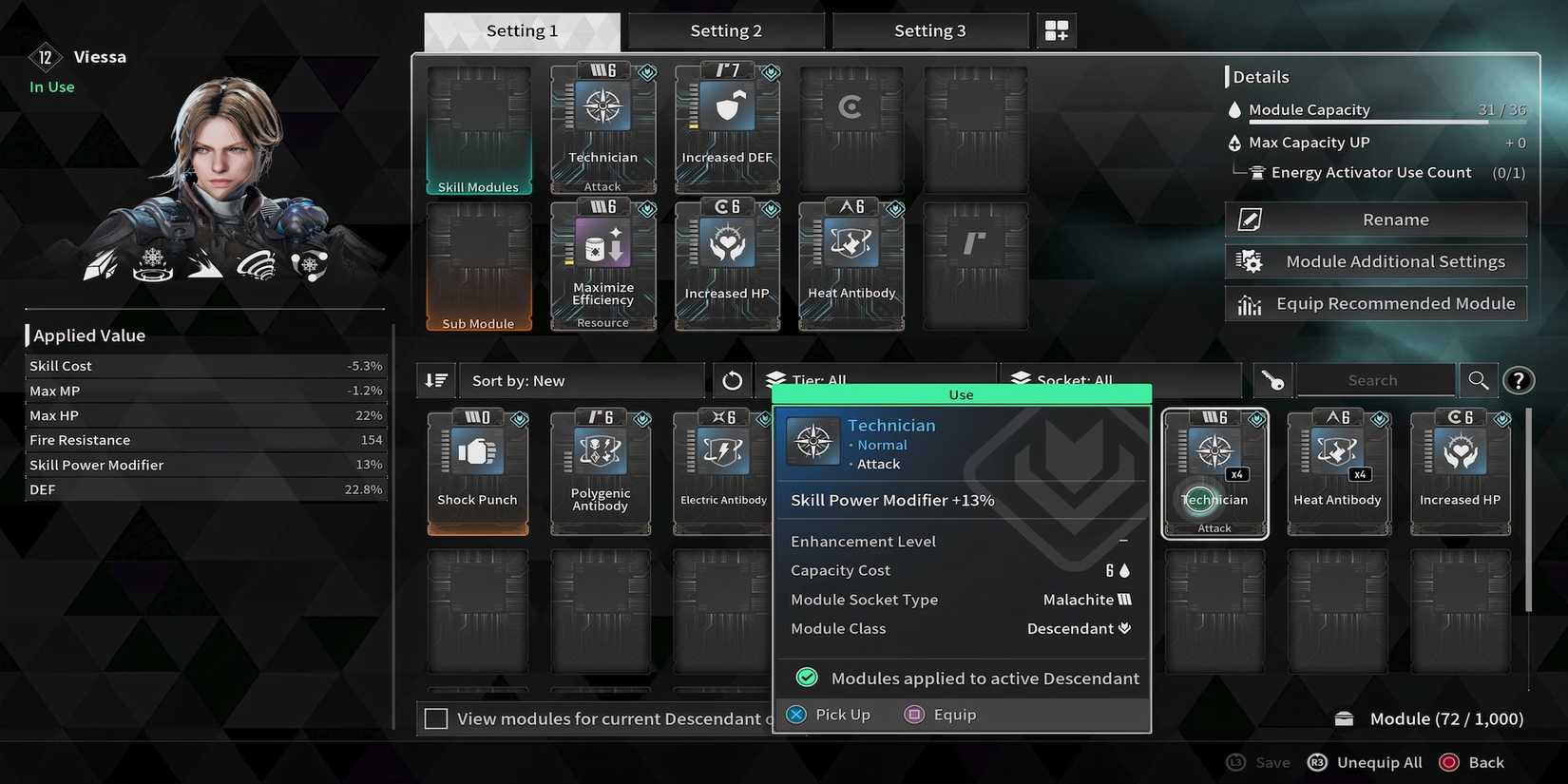Screen dimensions: 1568x784
Task: Click the magnifying glass search icon
Action: tap(1478, 380)
